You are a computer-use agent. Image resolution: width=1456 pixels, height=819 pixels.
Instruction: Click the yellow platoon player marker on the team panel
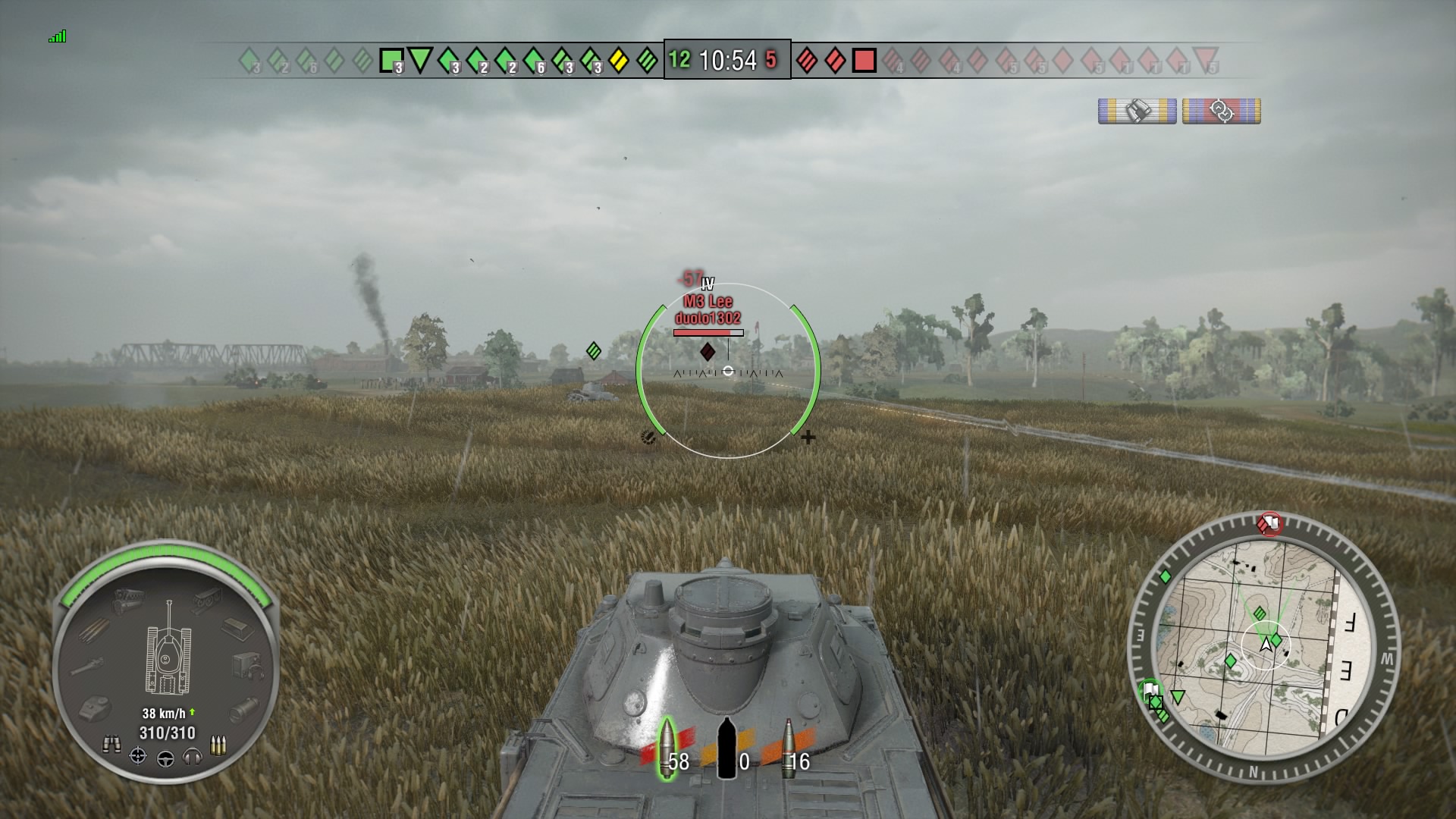620,59
